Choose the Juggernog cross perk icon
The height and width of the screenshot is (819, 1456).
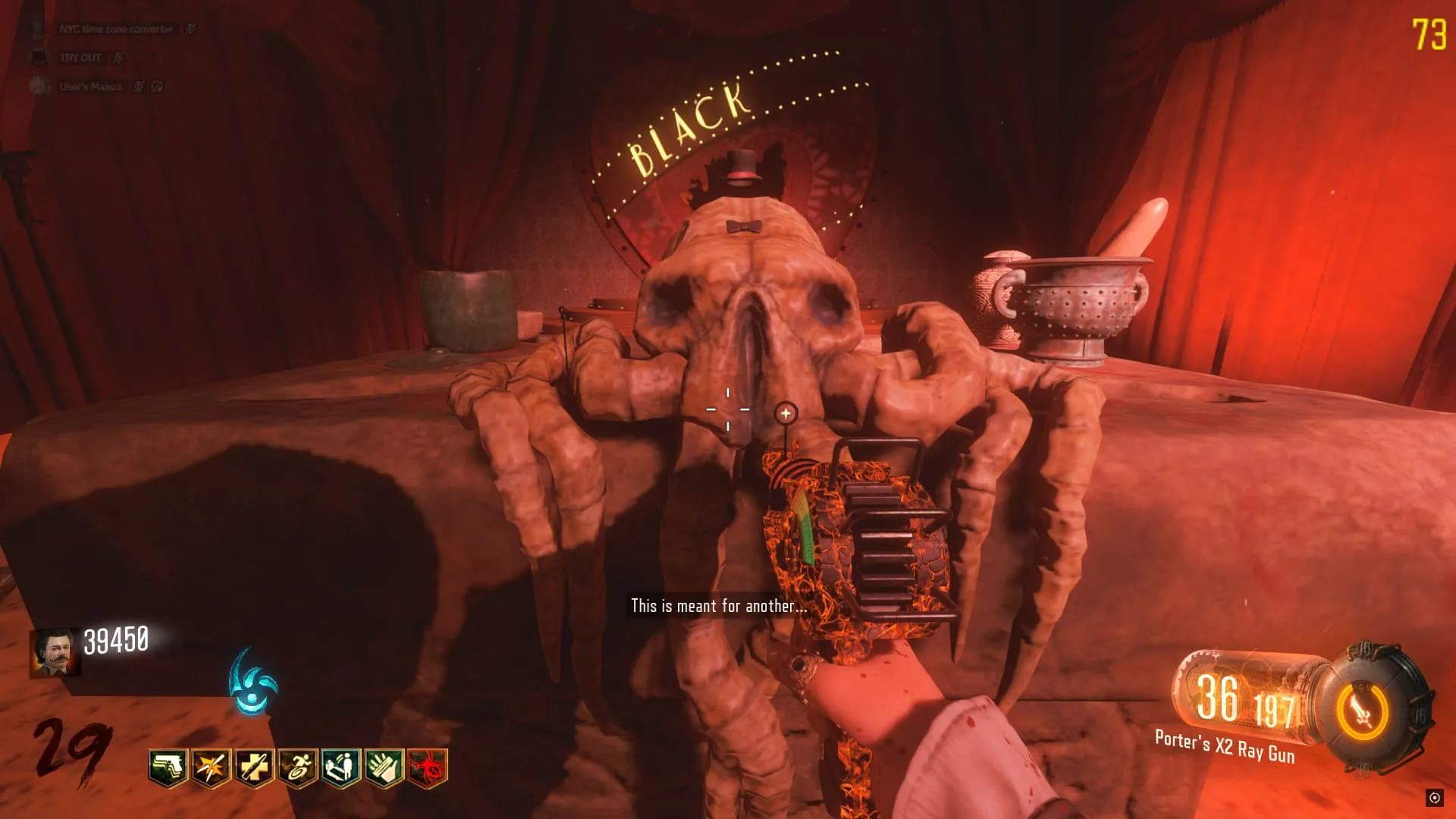tap(254, 768)
